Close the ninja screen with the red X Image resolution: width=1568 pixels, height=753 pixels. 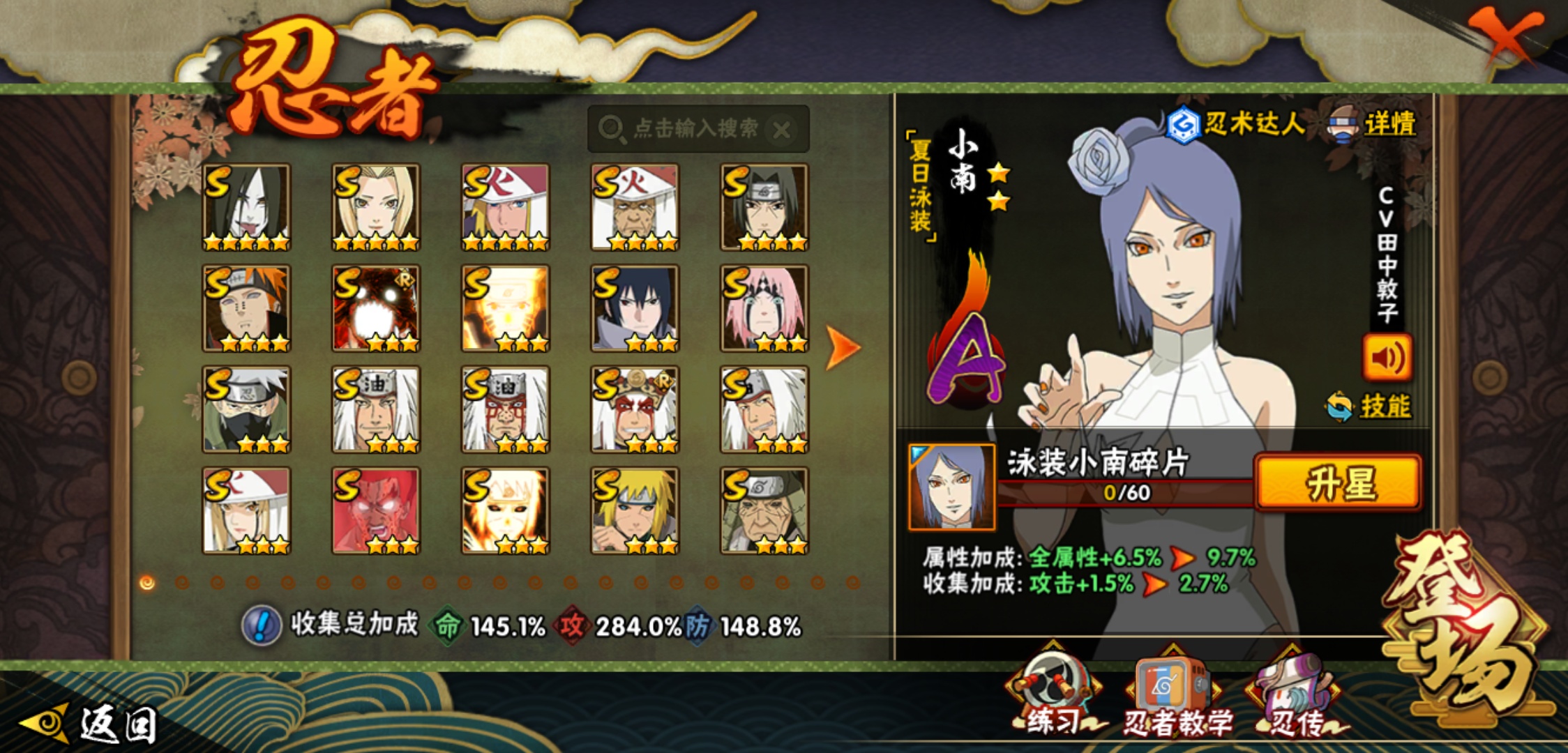(1507, 36)
